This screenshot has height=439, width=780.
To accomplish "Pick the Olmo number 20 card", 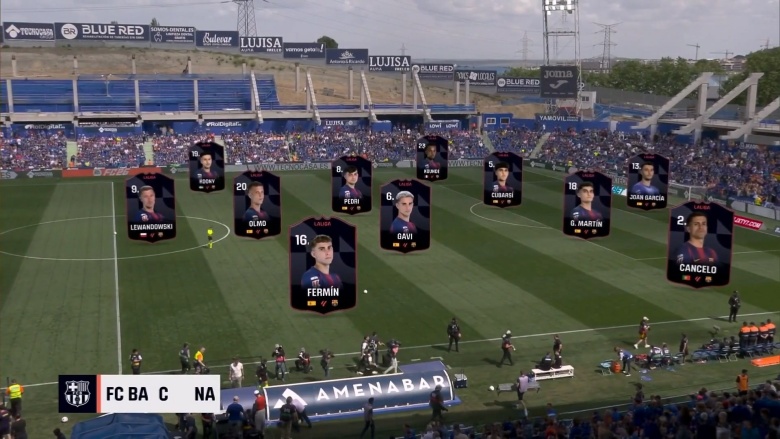I will (x=257, y=205).
